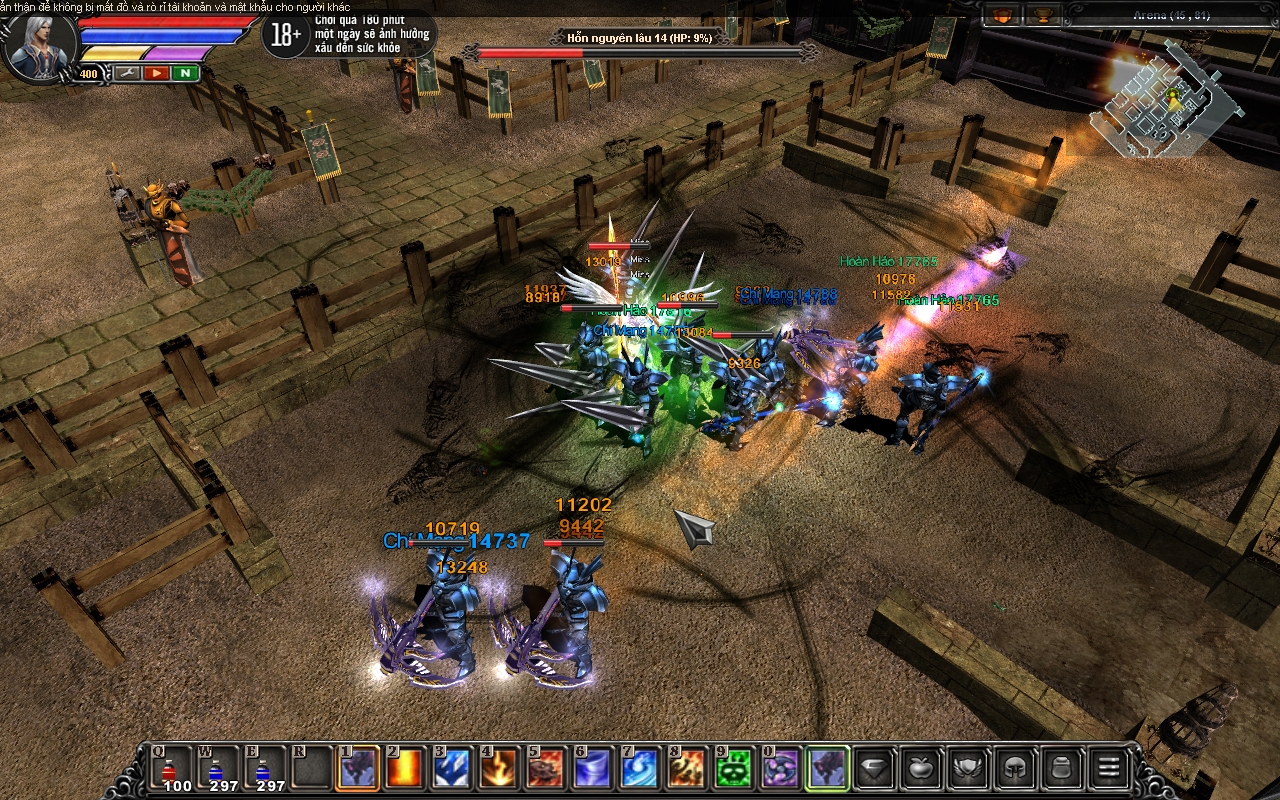The image size is (1280, 800).
Task: Open the helmet icon menu button
Action: point(1014,769)
